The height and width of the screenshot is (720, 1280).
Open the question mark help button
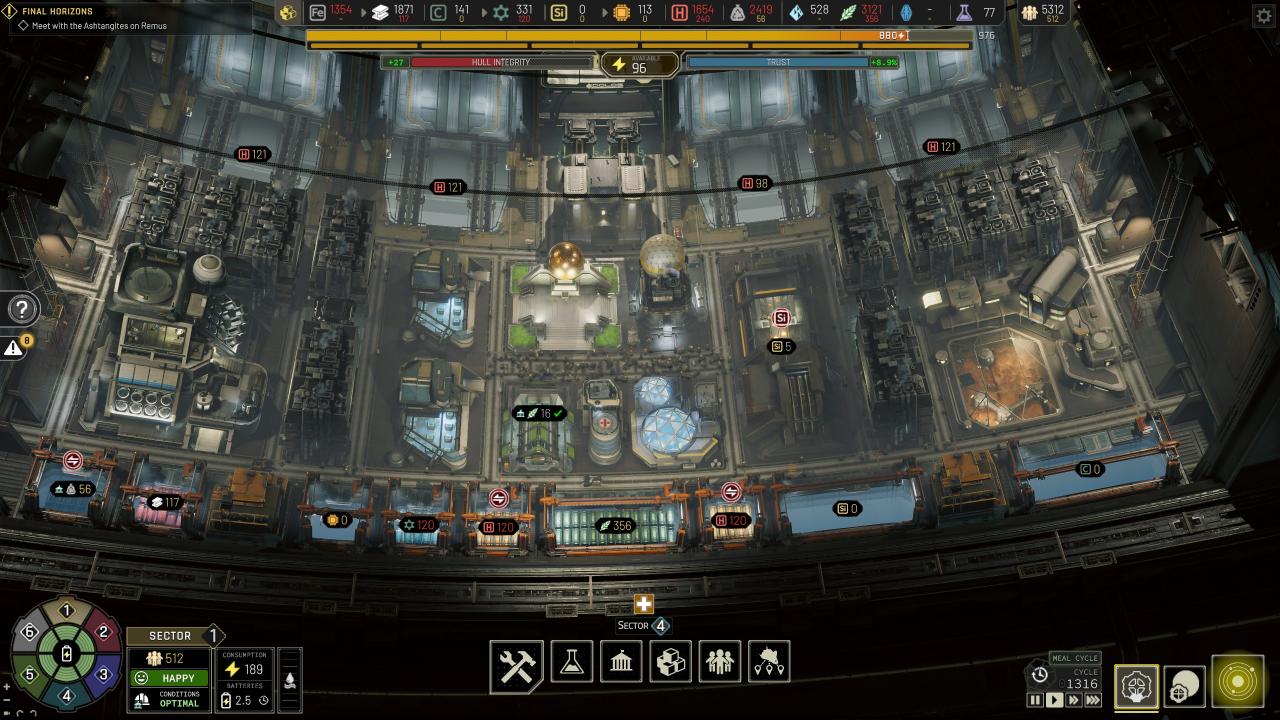22,309
